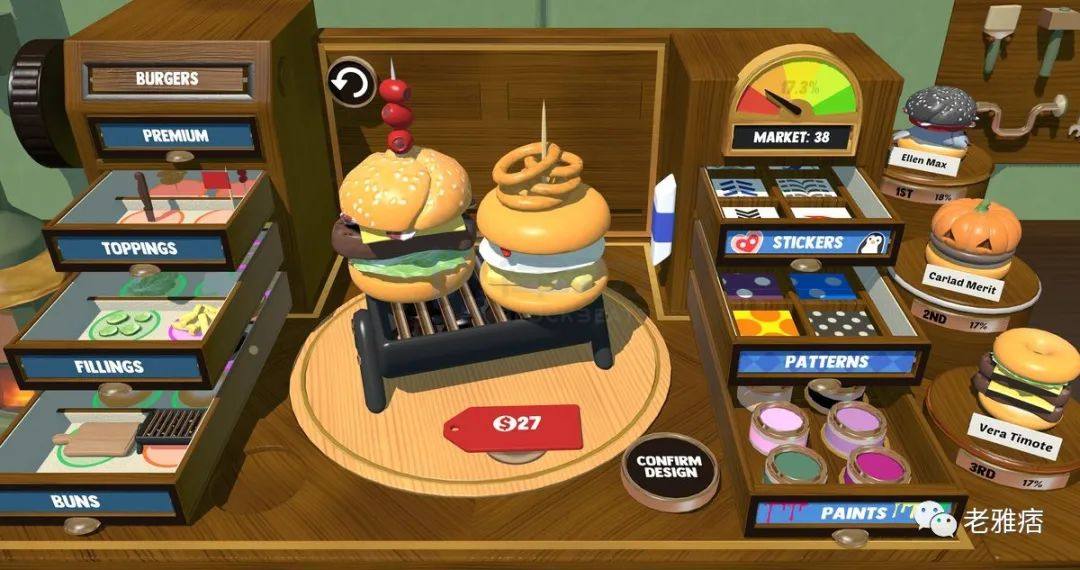
Task: Select the light pink paint pot
Action: point(779,425)
